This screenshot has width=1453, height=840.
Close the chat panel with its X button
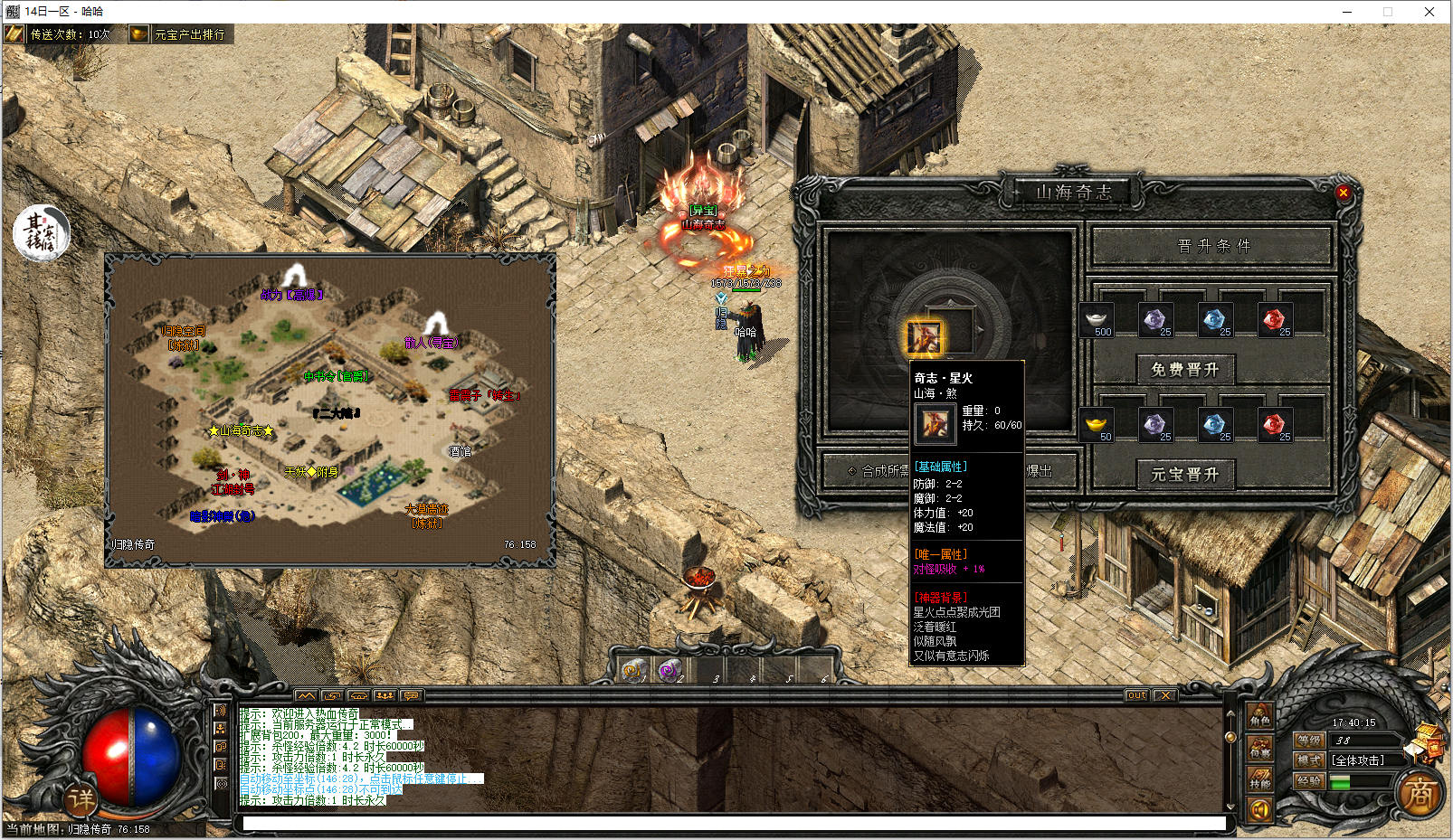click(x=1164, y=695)
